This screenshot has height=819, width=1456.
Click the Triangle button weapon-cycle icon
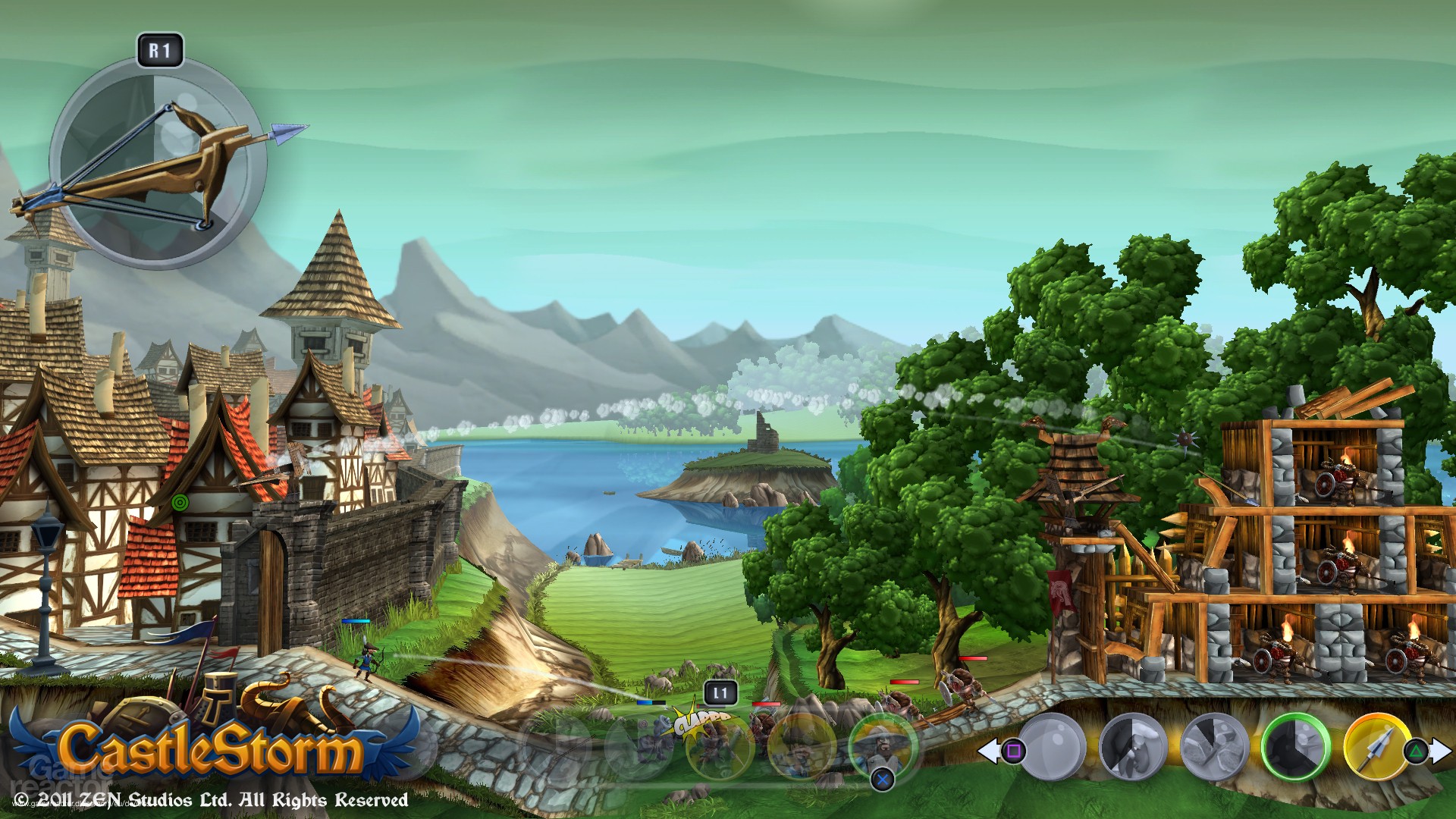click(1417, 749)
